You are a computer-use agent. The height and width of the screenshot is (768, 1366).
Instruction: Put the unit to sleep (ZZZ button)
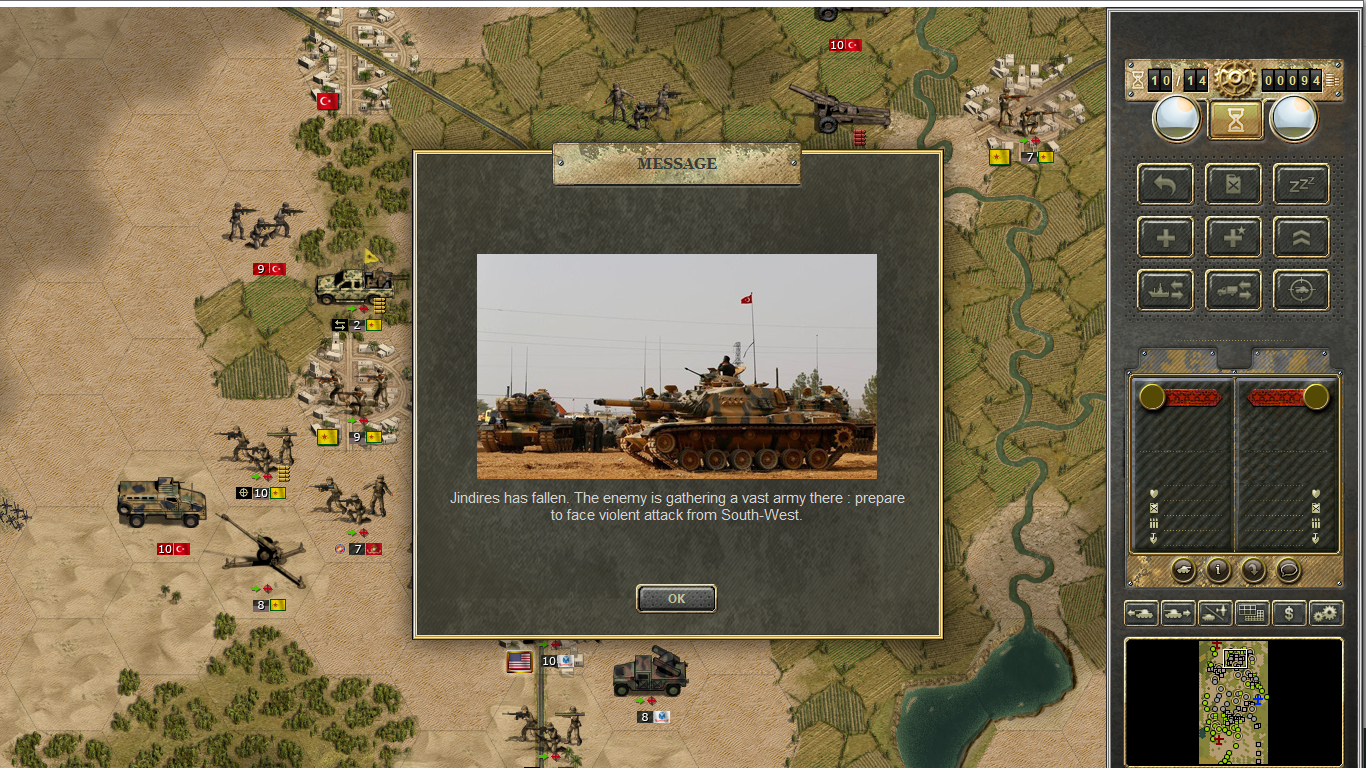click(1301, 184)
